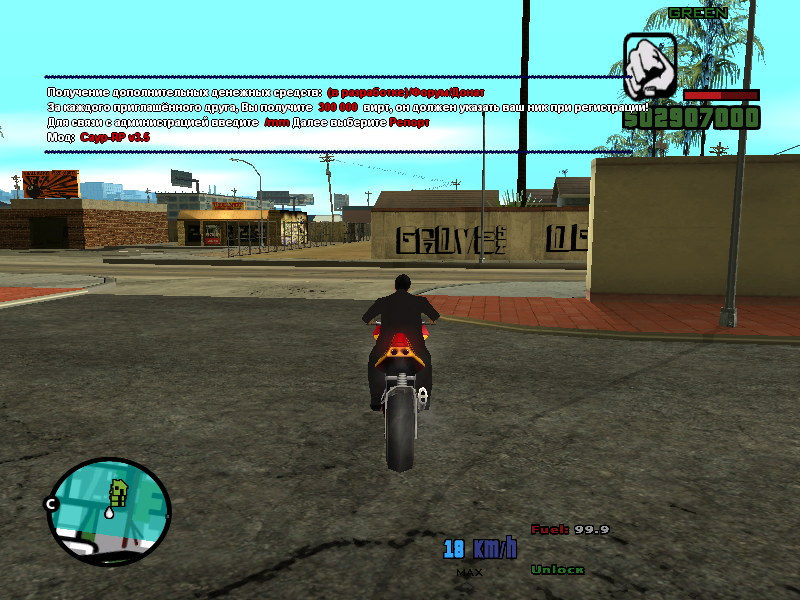The width and height of the screenshot is (800, 600).
Task: Select the fist weapon icon
Action: click(650, 66)
